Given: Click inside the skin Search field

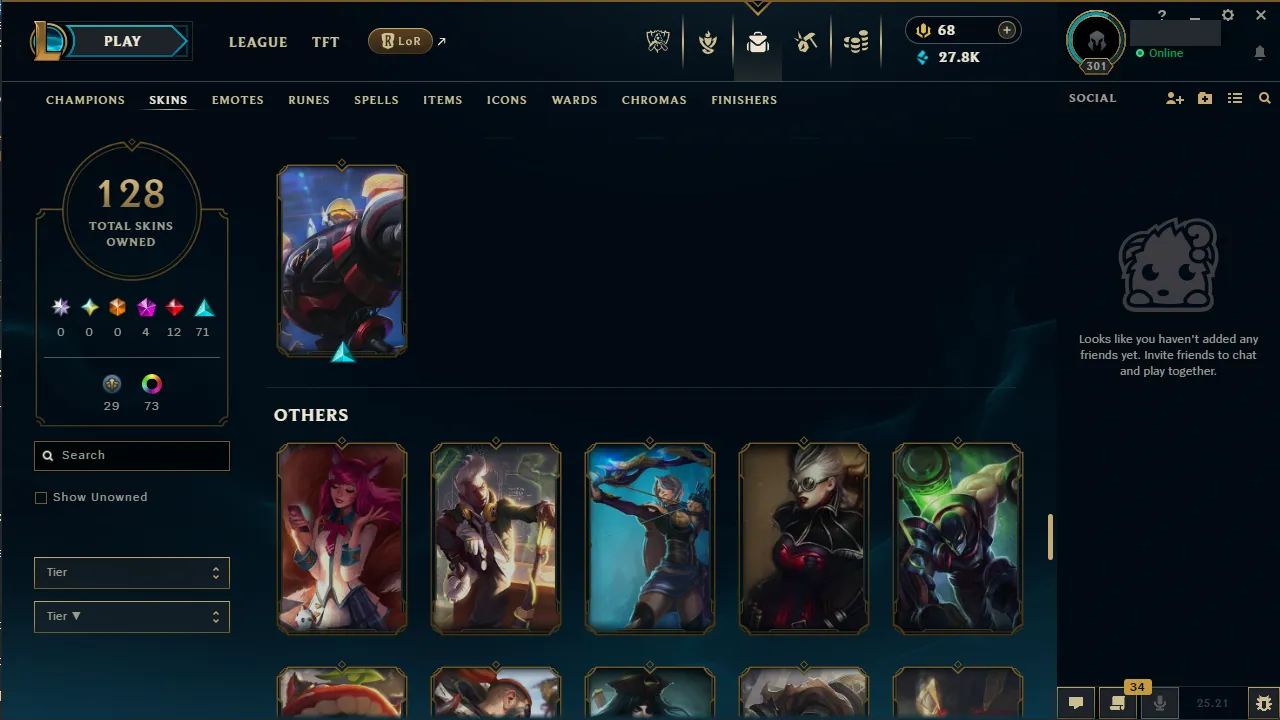Looking at the screenshot, I should coord(131,455).
